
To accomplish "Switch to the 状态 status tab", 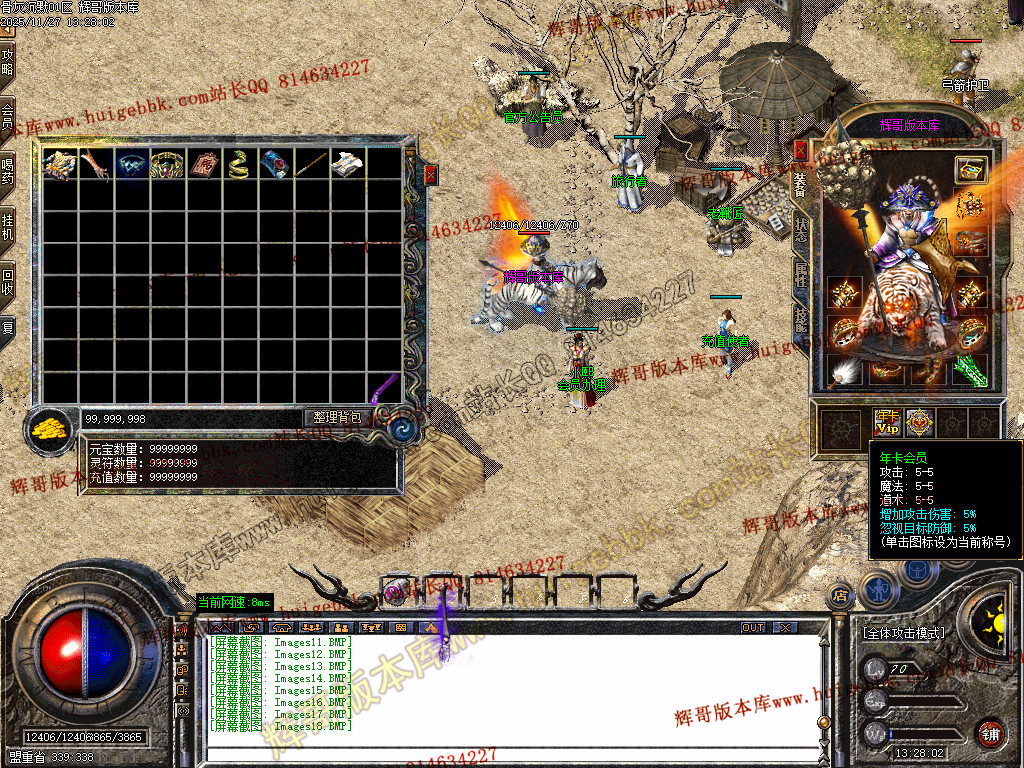I will click(800, 225).
